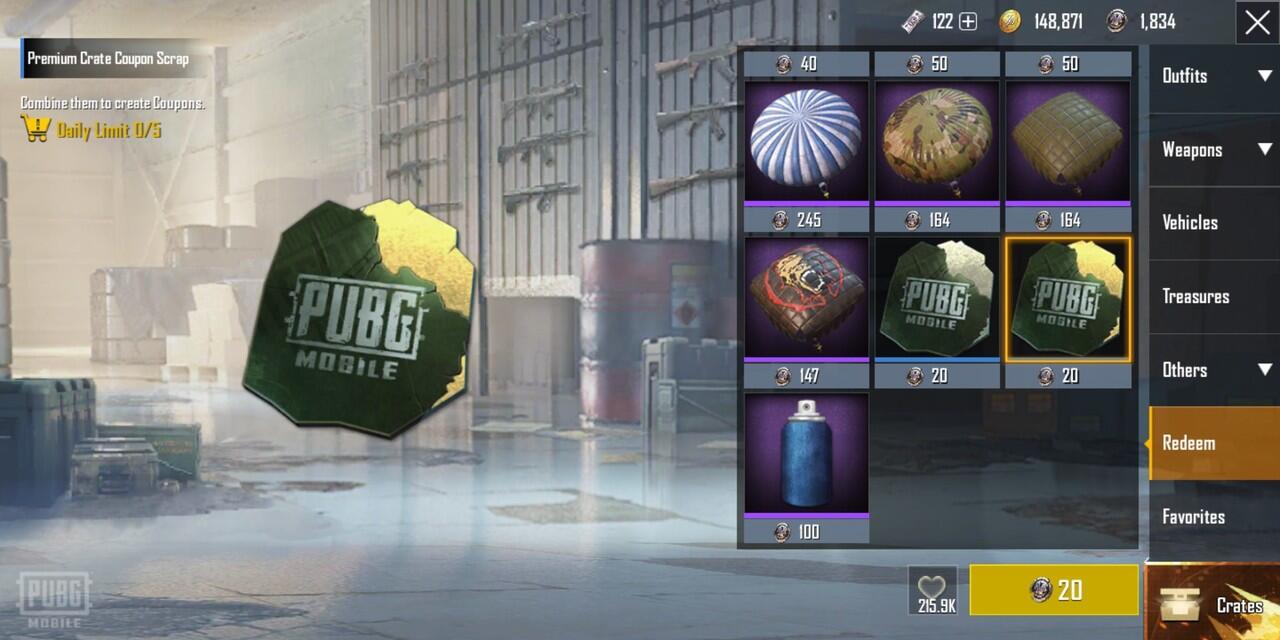Select the blue-white striped parachute
Screen dimensions: 1280x640
coord(806,142)
